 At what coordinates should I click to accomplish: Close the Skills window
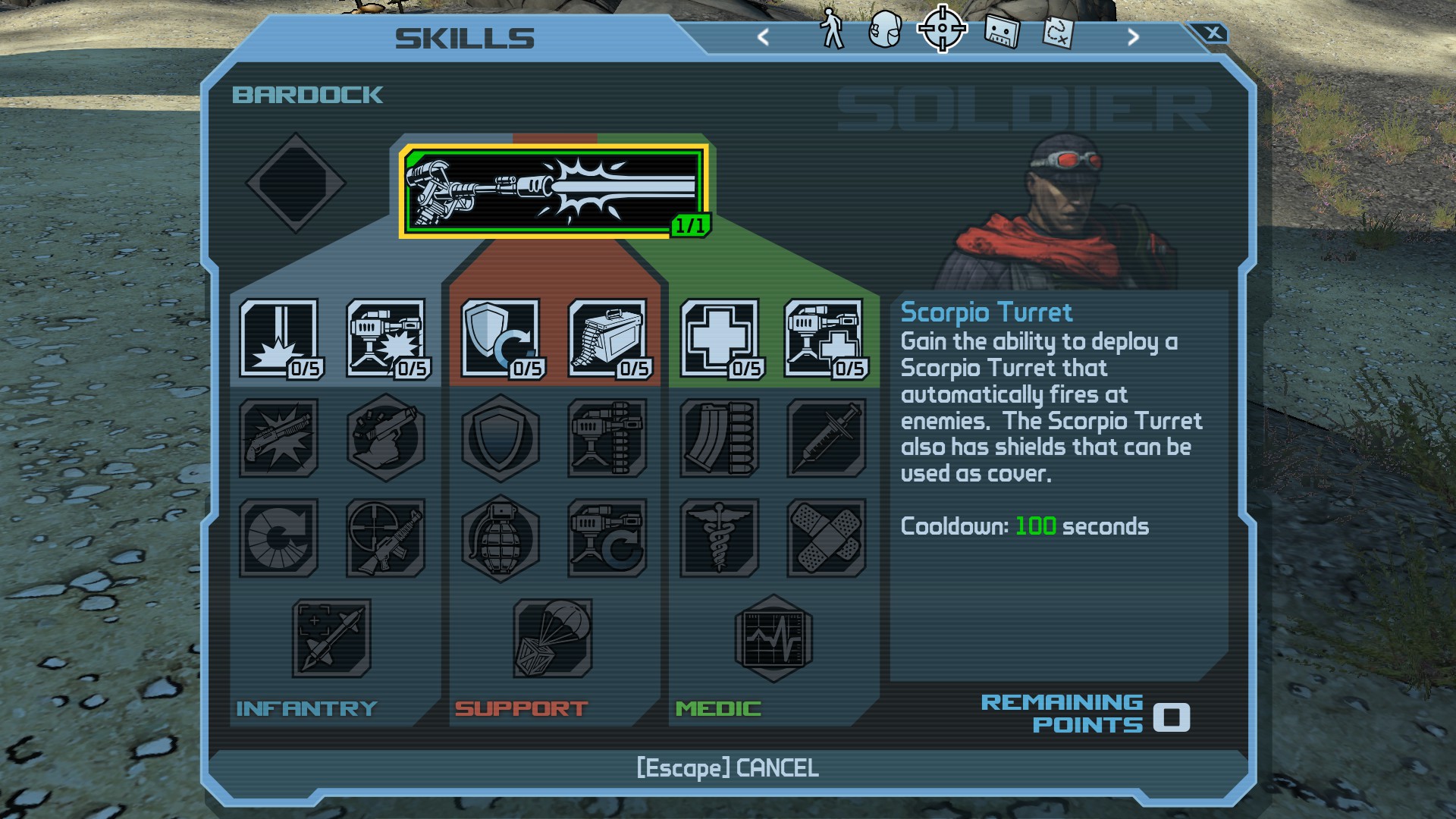(x=1213, y=33)
